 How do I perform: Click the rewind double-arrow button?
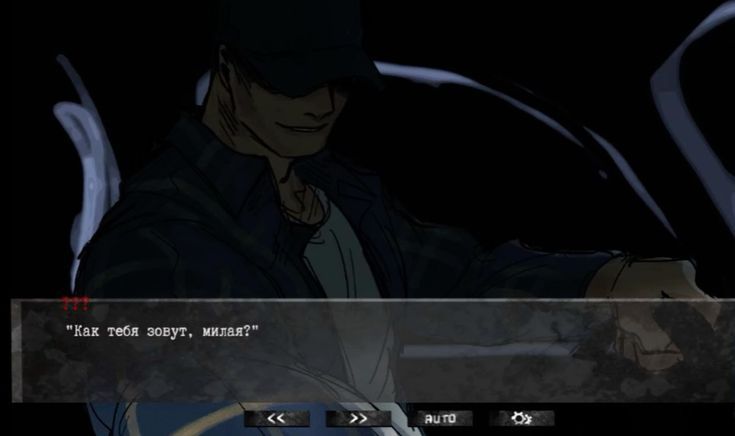276,418
